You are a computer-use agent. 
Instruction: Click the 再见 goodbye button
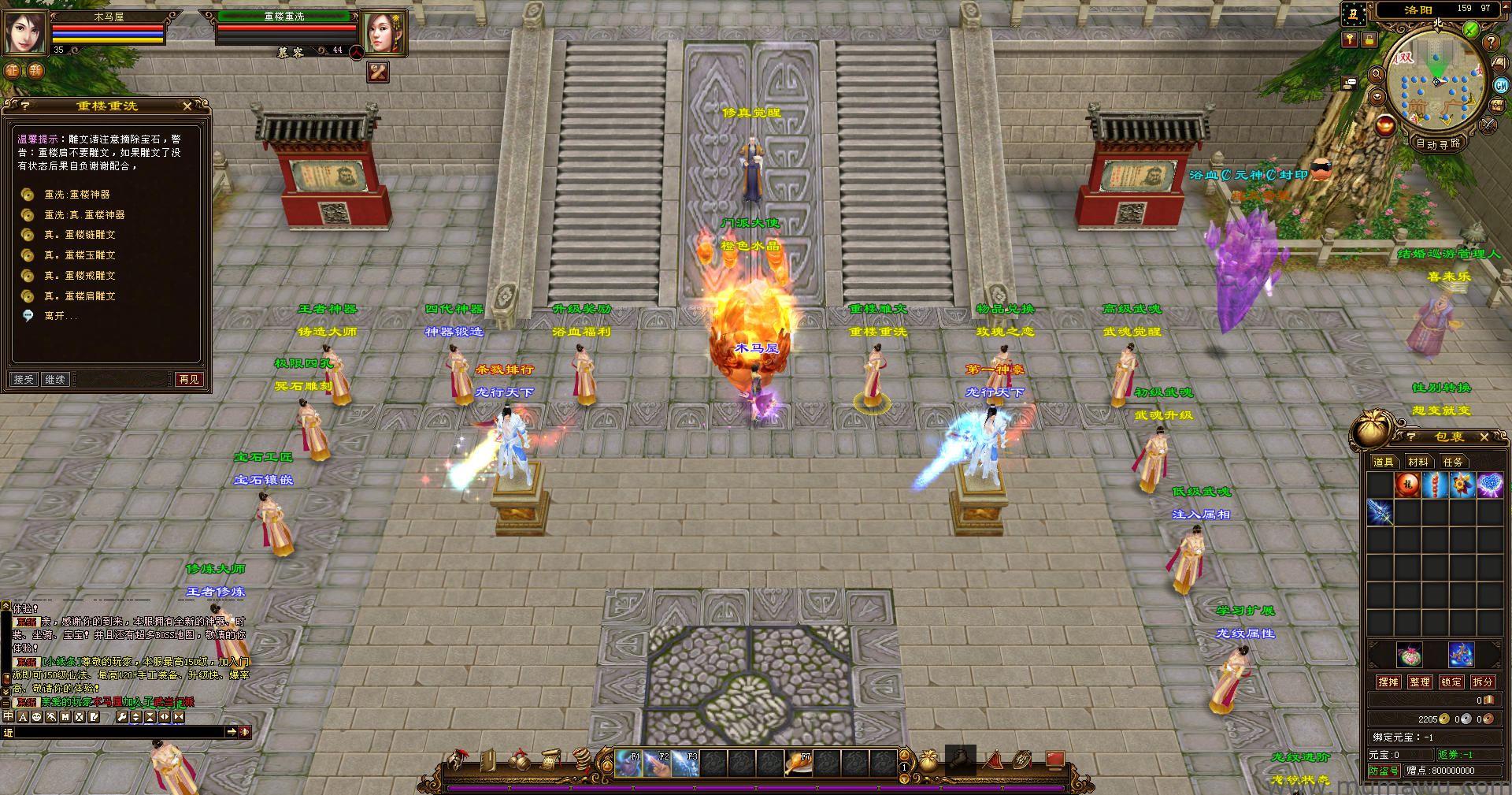pos(189,380)
